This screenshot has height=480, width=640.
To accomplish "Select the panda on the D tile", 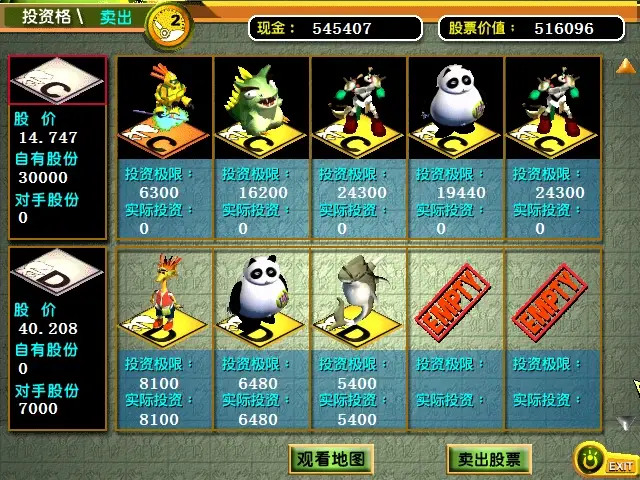I will (x=261, y=298).
